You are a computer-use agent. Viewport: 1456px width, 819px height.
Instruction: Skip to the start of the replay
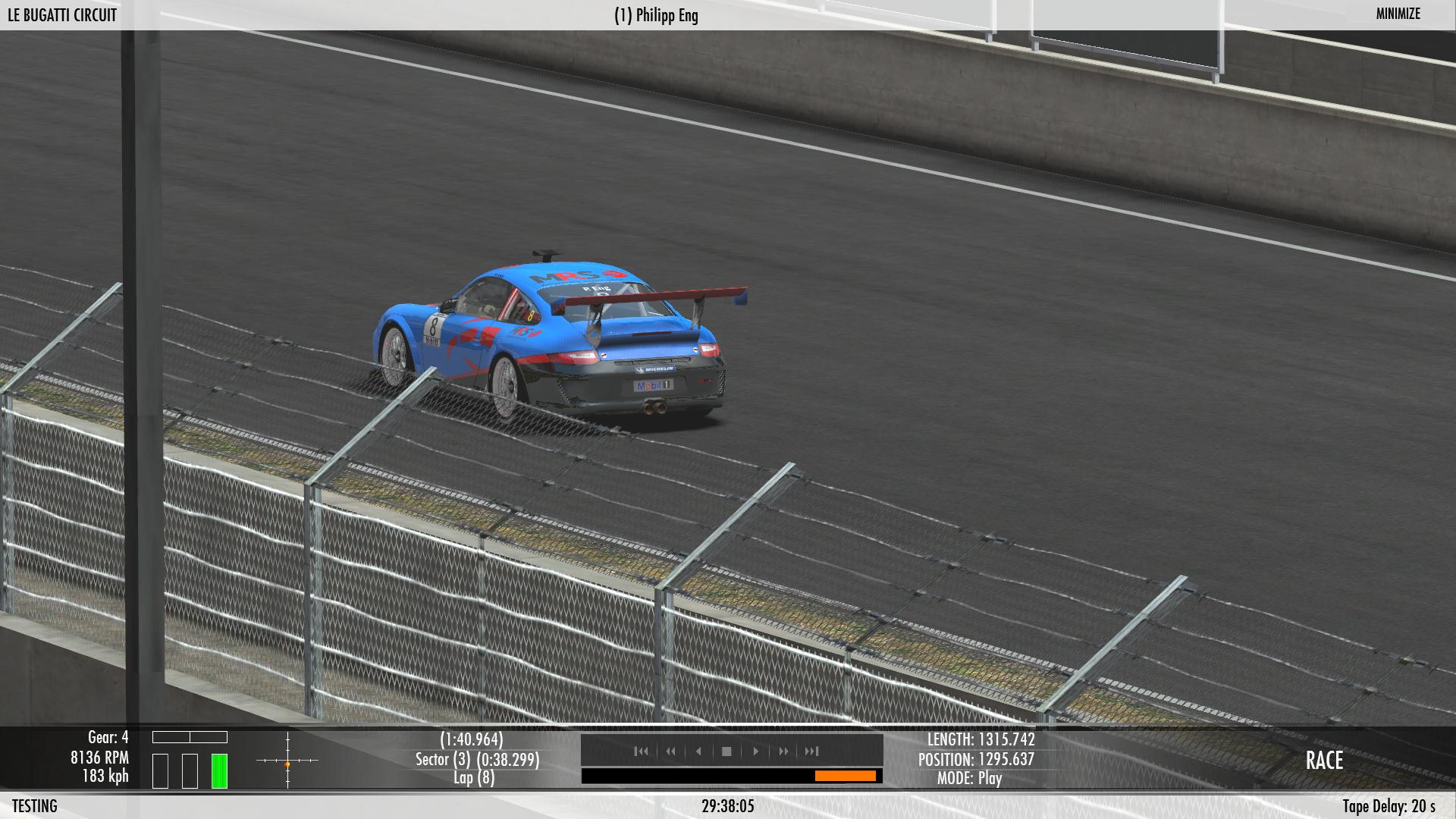click(x=642, y=751)
